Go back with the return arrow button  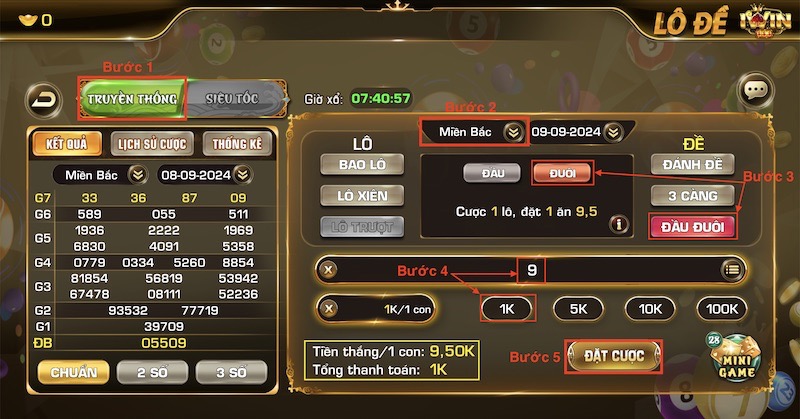click(x=44, y=99)
